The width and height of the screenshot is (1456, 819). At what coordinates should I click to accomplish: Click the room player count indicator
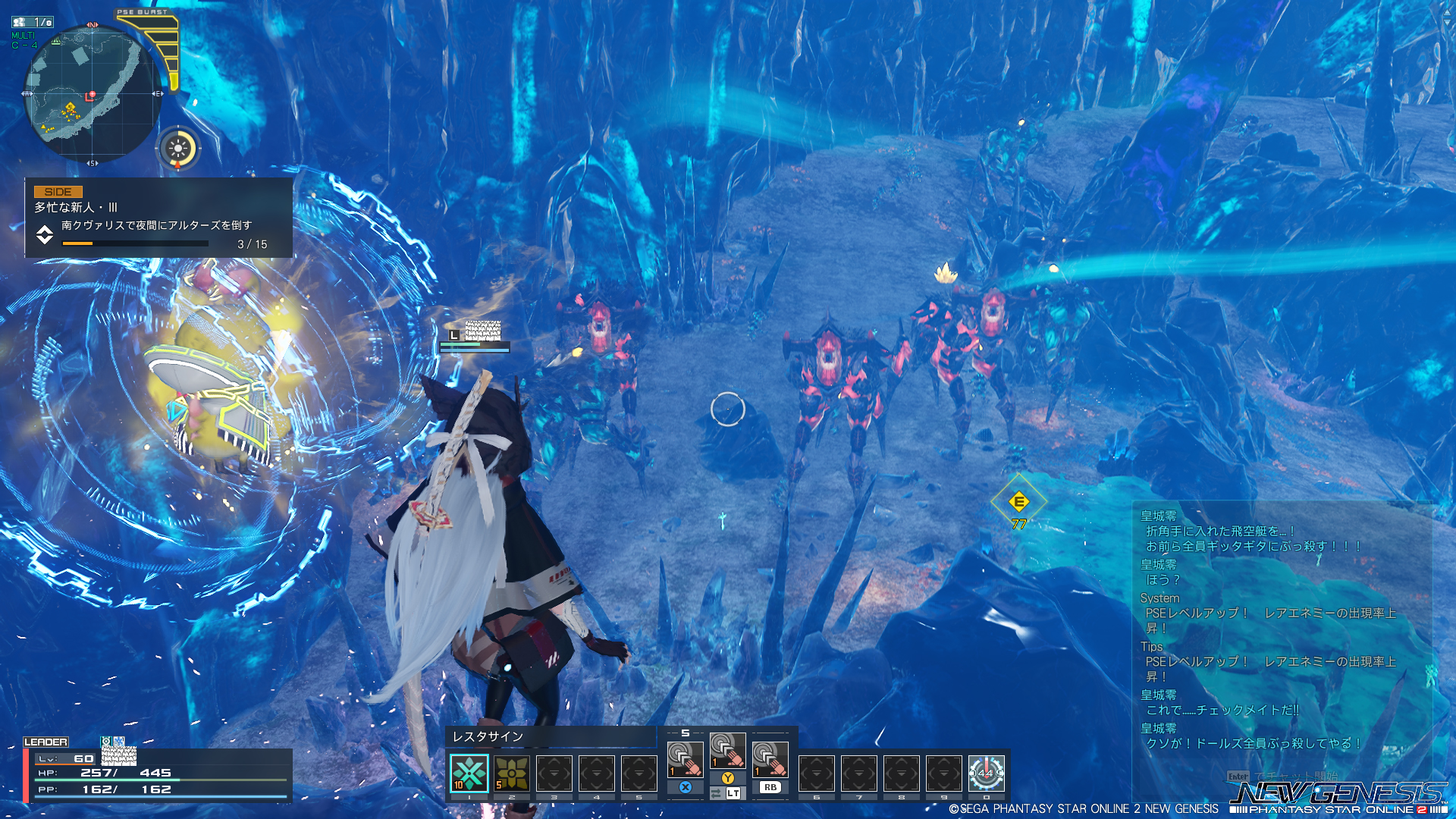pos(33,22)
